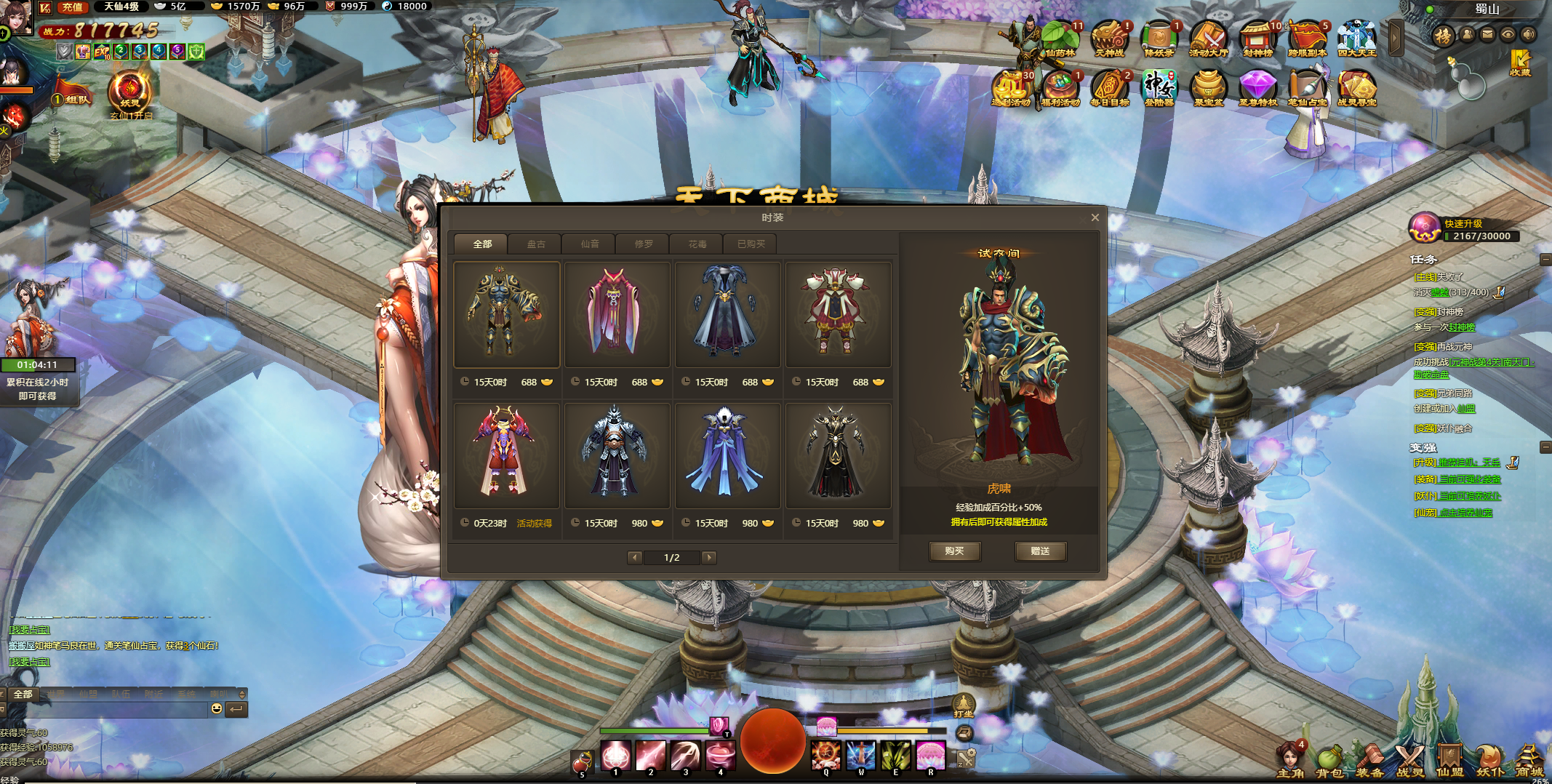The height and width of the screenshot is (784, 1552).
Task: Open the 装备 equipment hammer icon
Action: (1370, 761)
